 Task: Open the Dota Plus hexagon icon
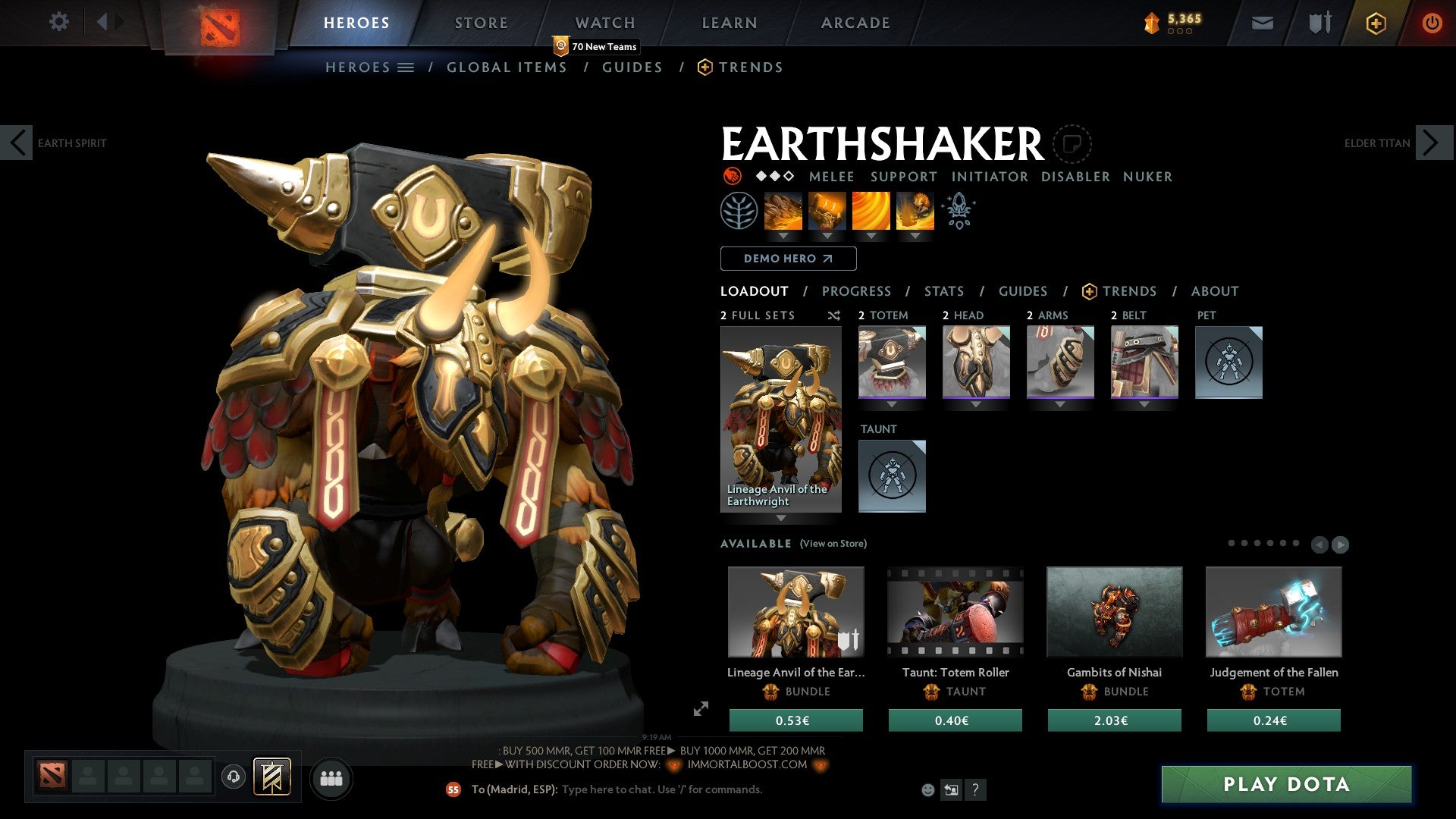(1376, 23)
